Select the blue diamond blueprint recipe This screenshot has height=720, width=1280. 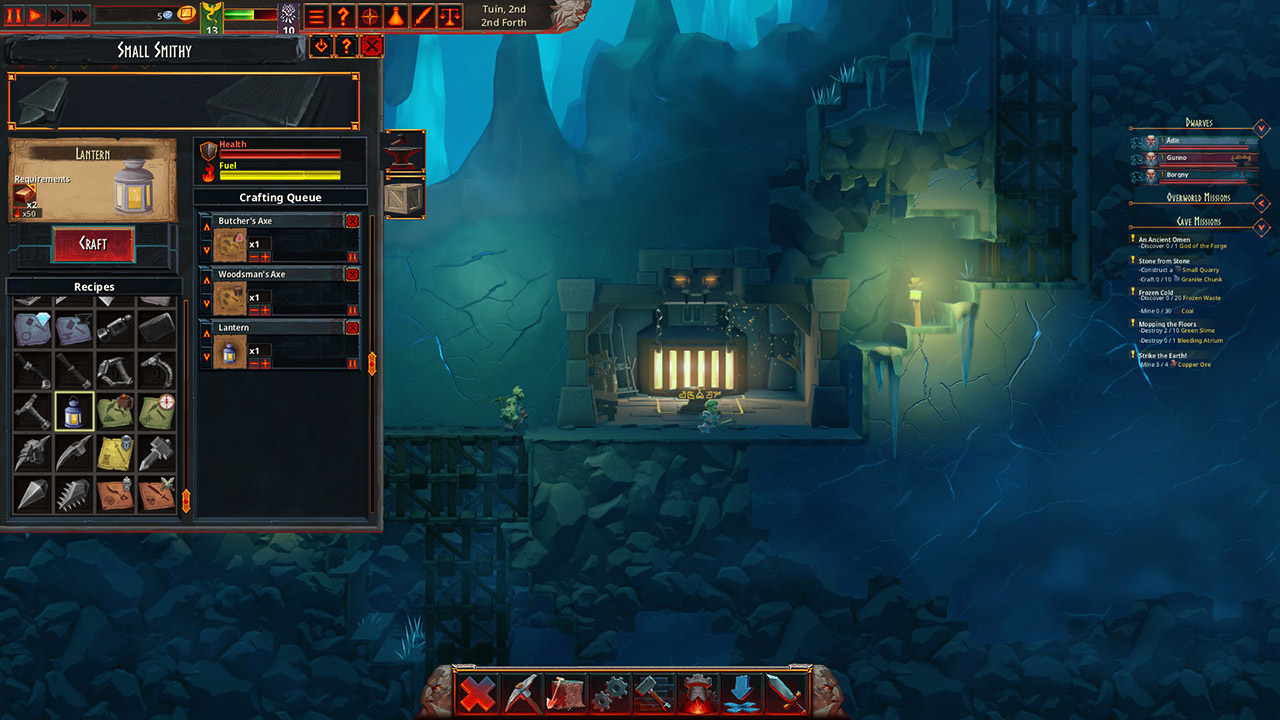pos(32,328)
